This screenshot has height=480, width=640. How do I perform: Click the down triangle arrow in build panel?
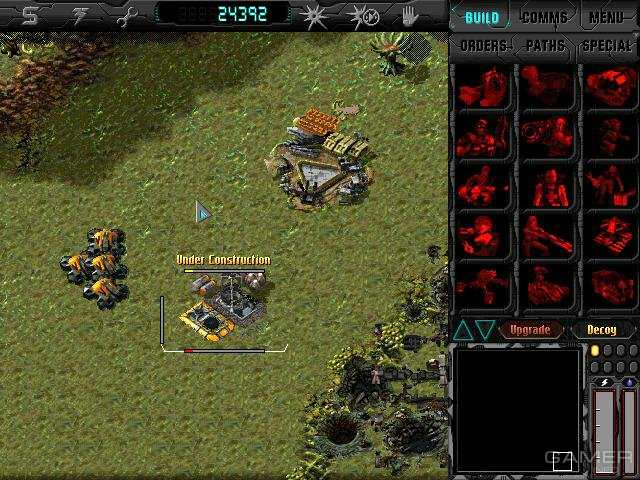tap(485, 329)
